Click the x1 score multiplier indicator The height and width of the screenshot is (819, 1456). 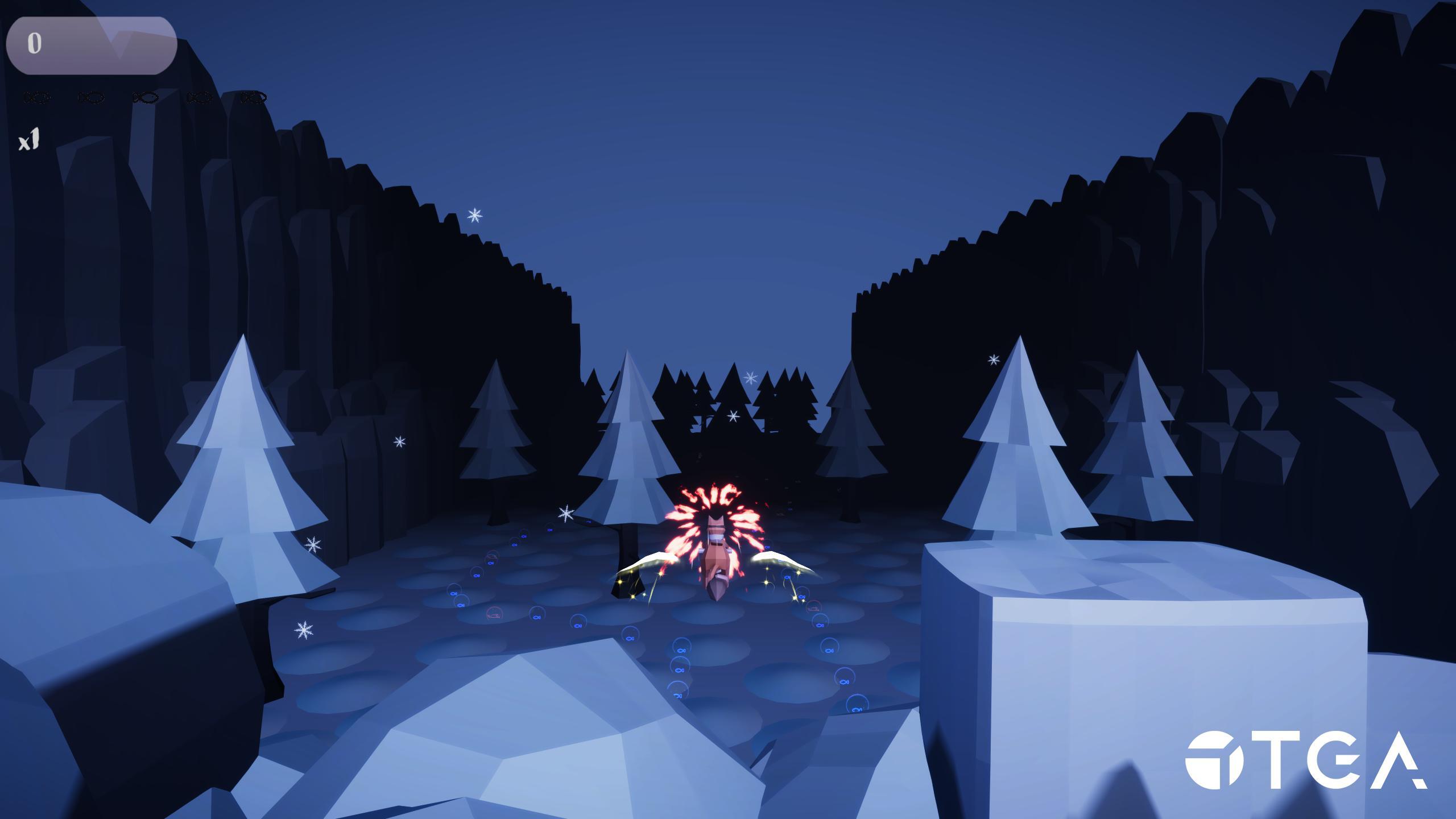[30, 139]
